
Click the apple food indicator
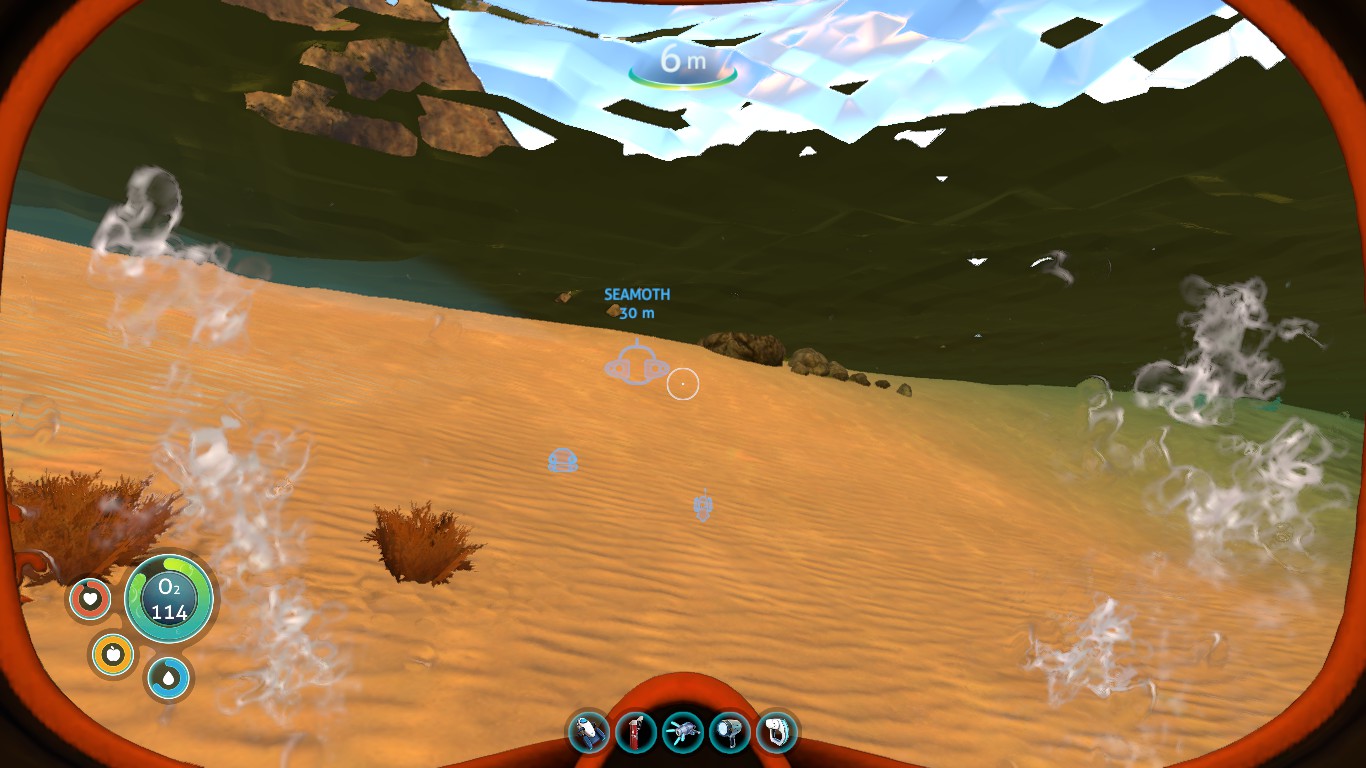[113, 654]
